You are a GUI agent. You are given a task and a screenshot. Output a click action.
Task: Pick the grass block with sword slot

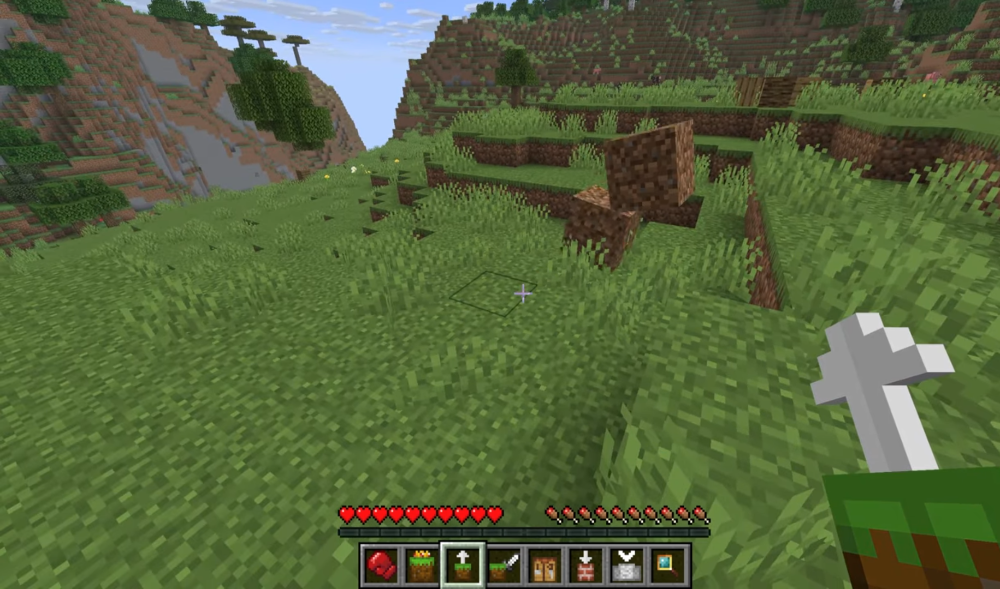pyautogui.click(x=503, y=566)
